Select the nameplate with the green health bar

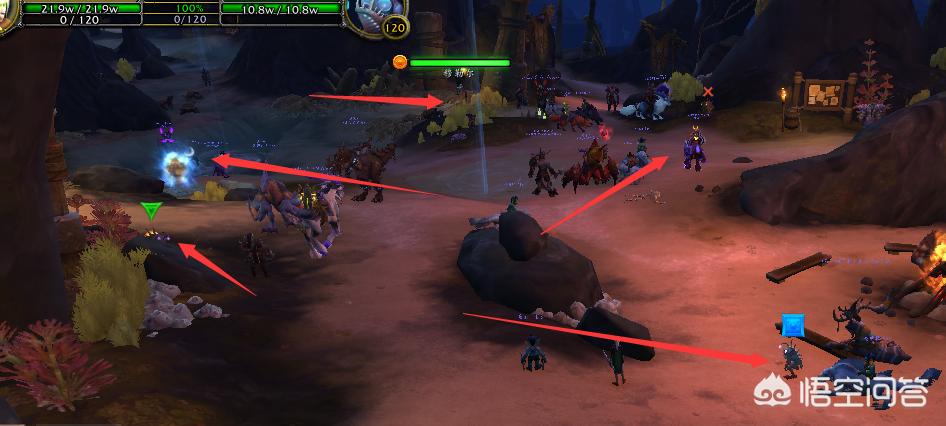click(x=459, y=62)
